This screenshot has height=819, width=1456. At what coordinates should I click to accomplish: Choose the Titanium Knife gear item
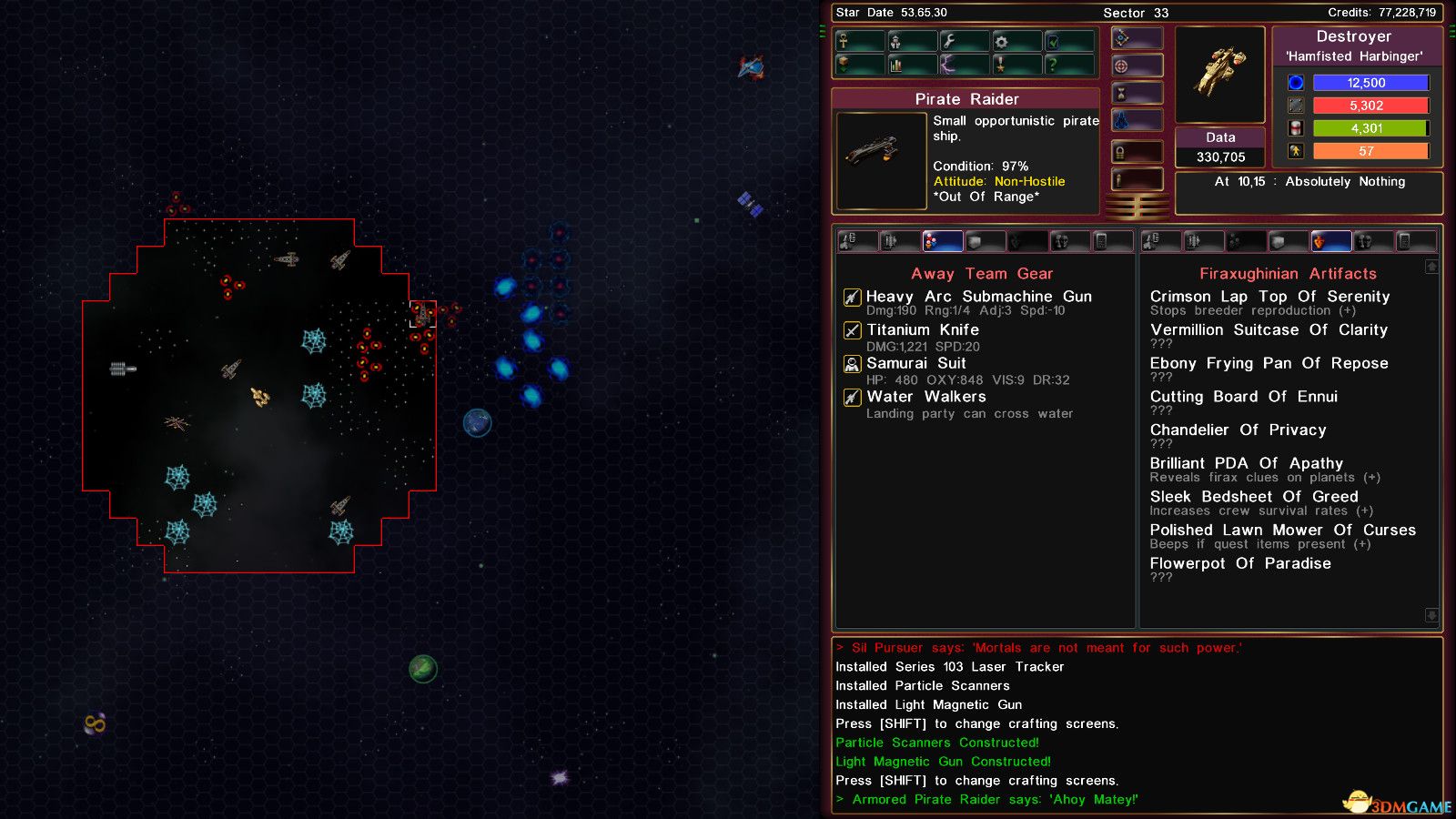(x=922, y=330)
